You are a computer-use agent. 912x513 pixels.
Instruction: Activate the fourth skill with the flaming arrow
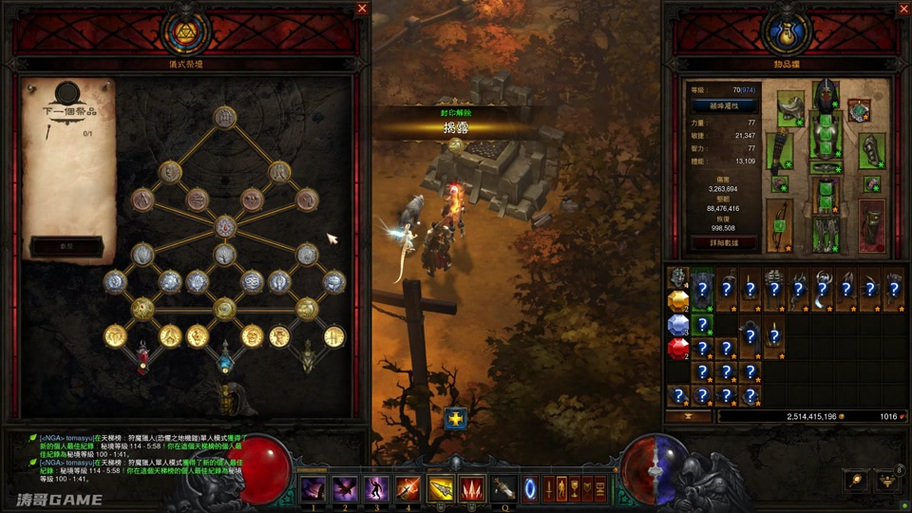pos(408,489)
